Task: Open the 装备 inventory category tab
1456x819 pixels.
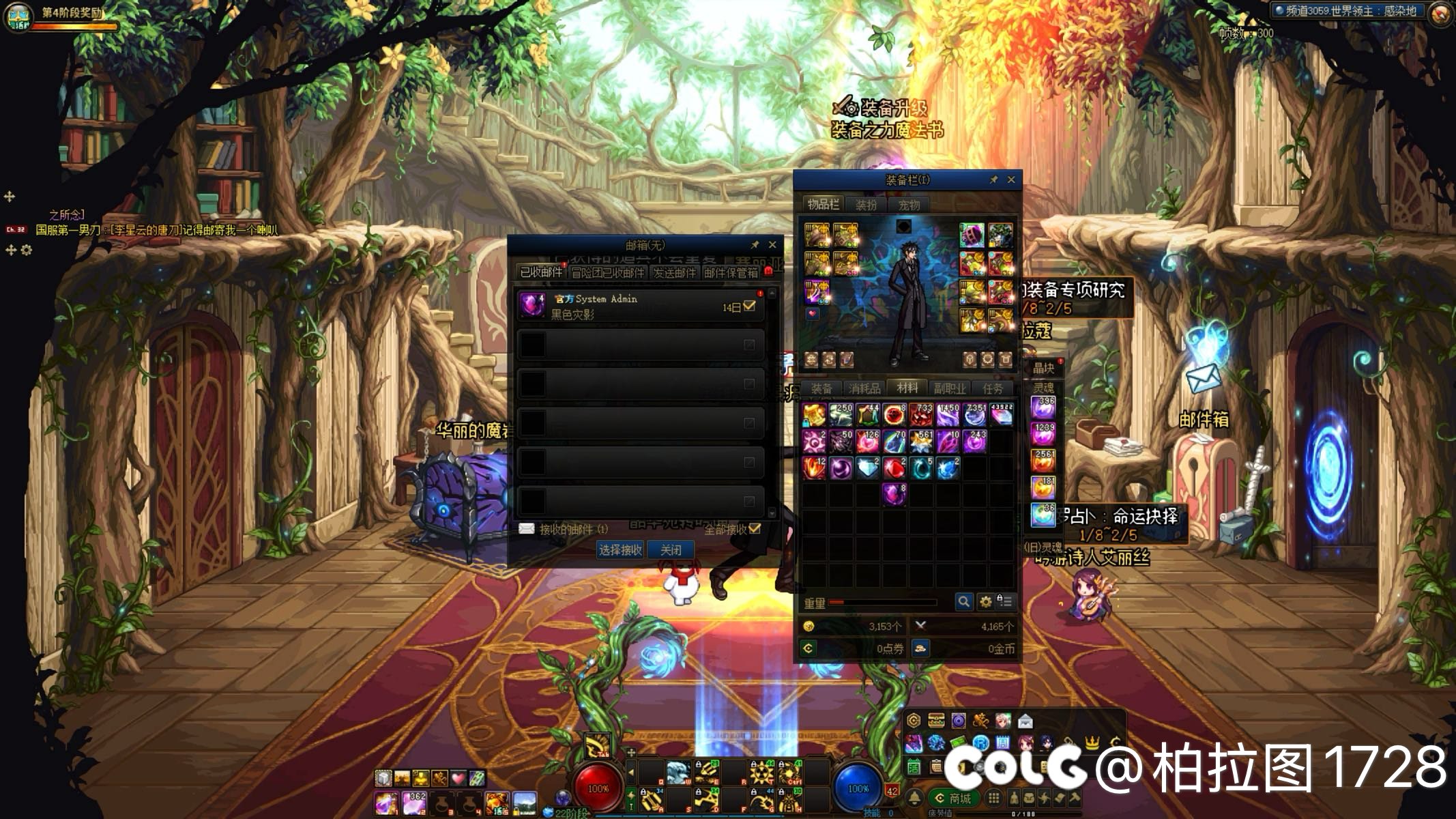Action: tap(821, 388)
